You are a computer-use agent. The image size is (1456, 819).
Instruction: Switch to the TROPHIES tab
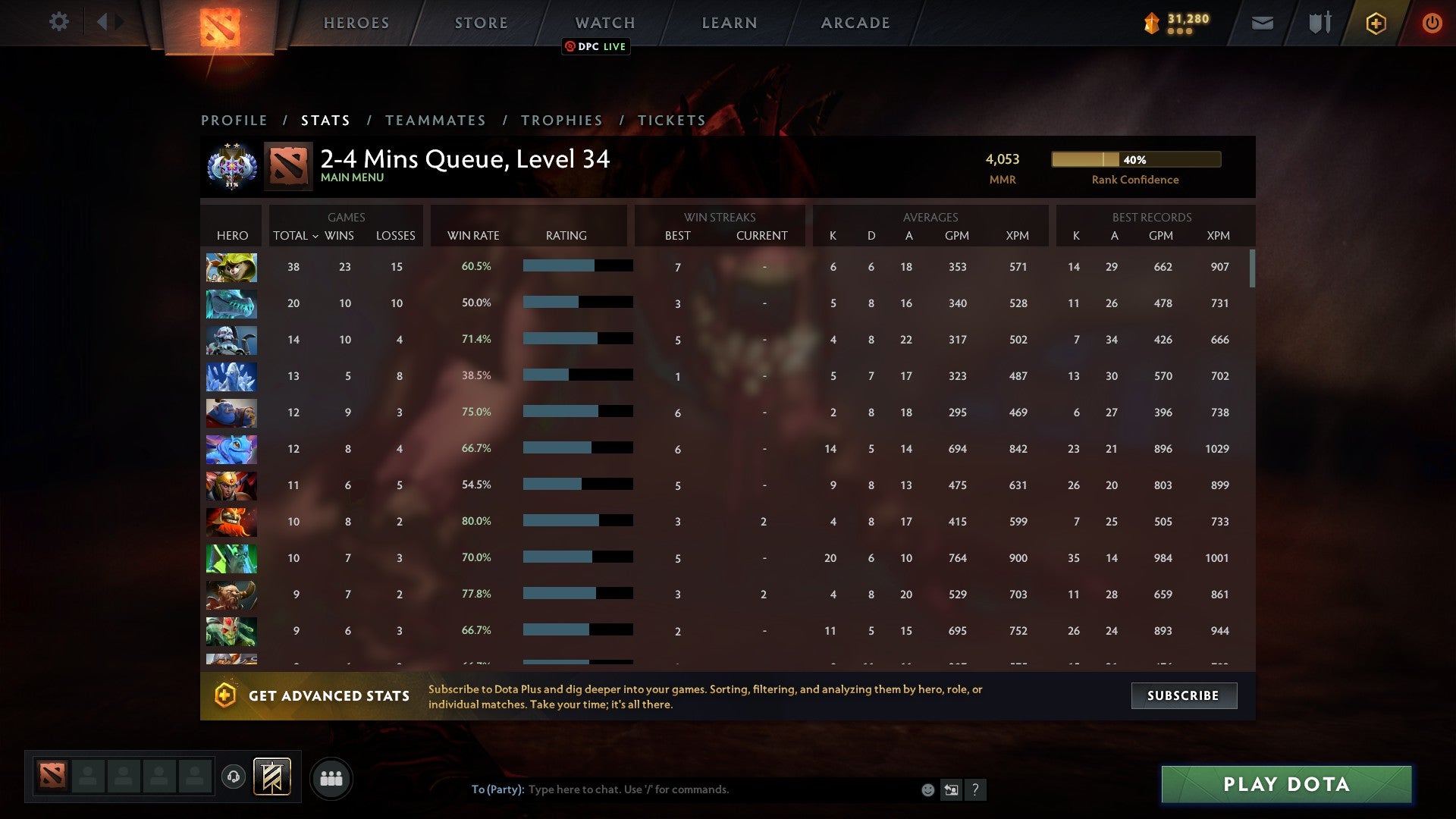click(561, 120)
